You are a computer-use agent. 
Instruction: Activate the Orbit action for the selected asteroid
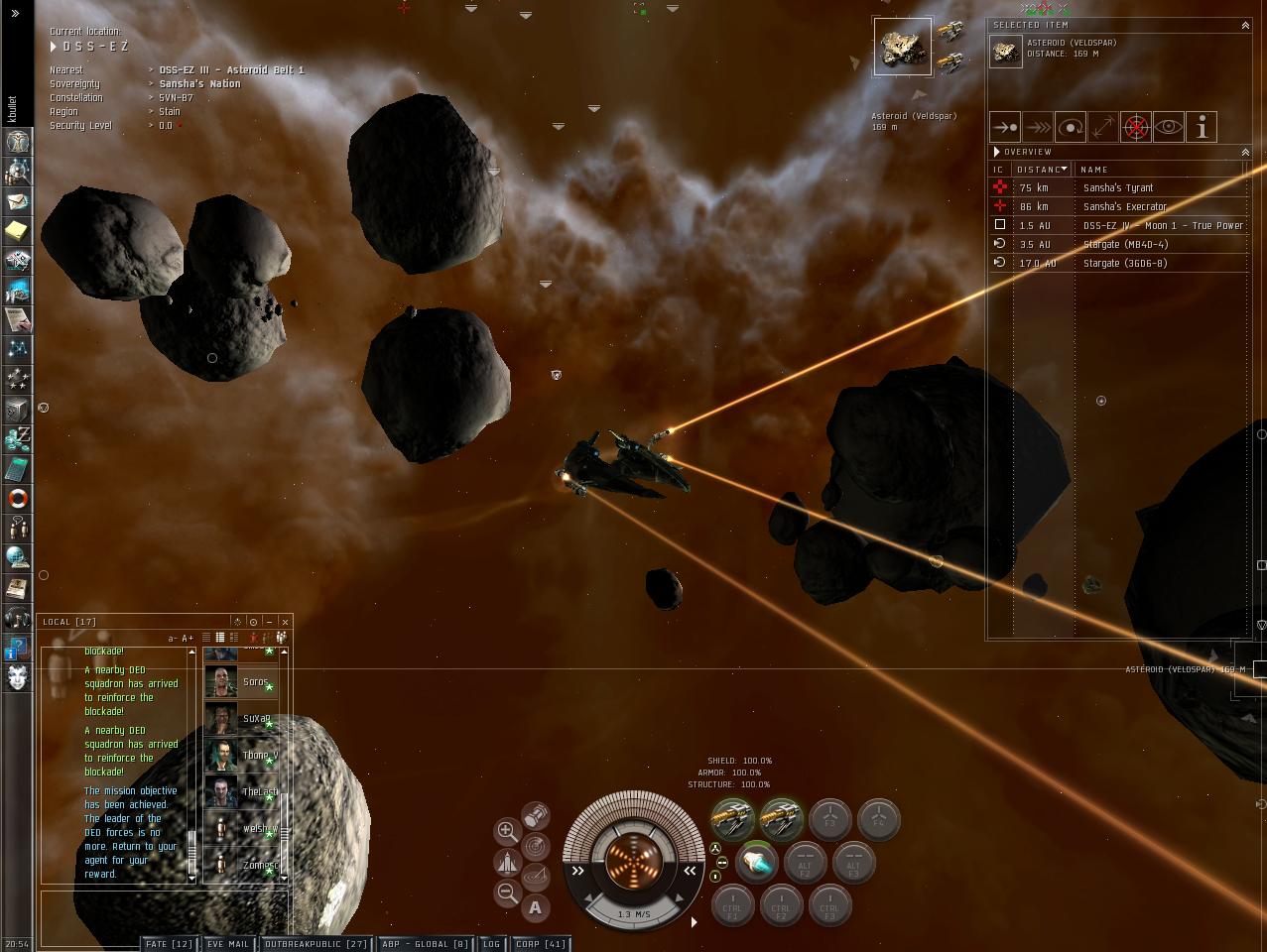point(1071,127)
